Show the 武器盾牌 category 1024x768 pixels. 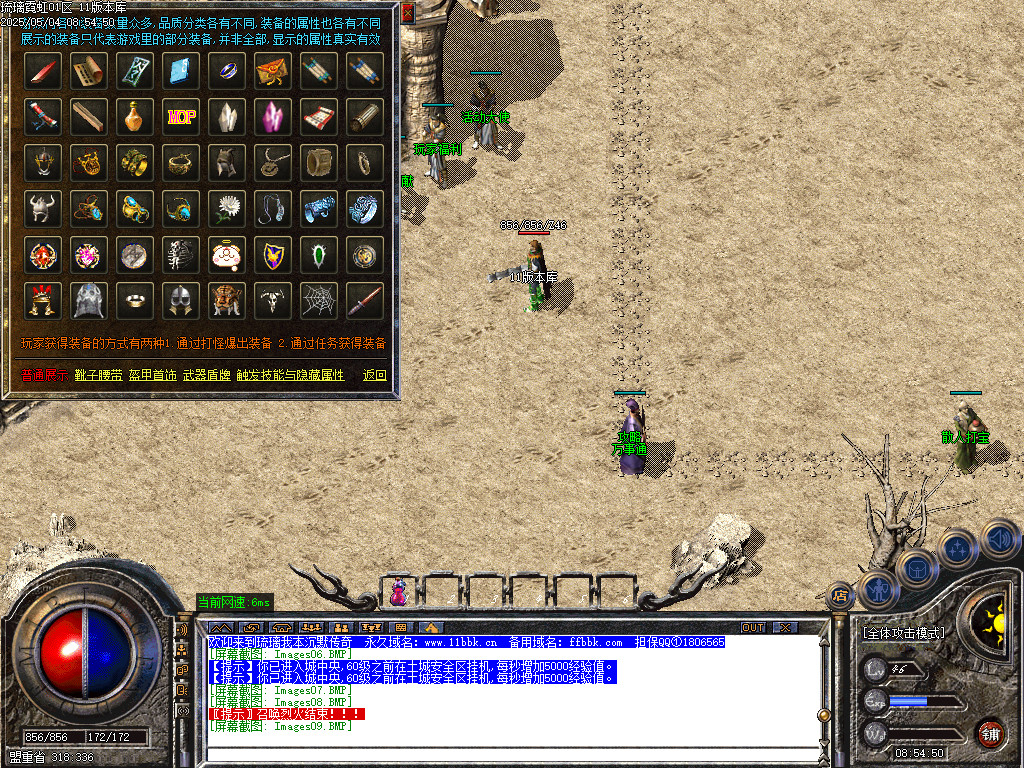click(207, 375)
